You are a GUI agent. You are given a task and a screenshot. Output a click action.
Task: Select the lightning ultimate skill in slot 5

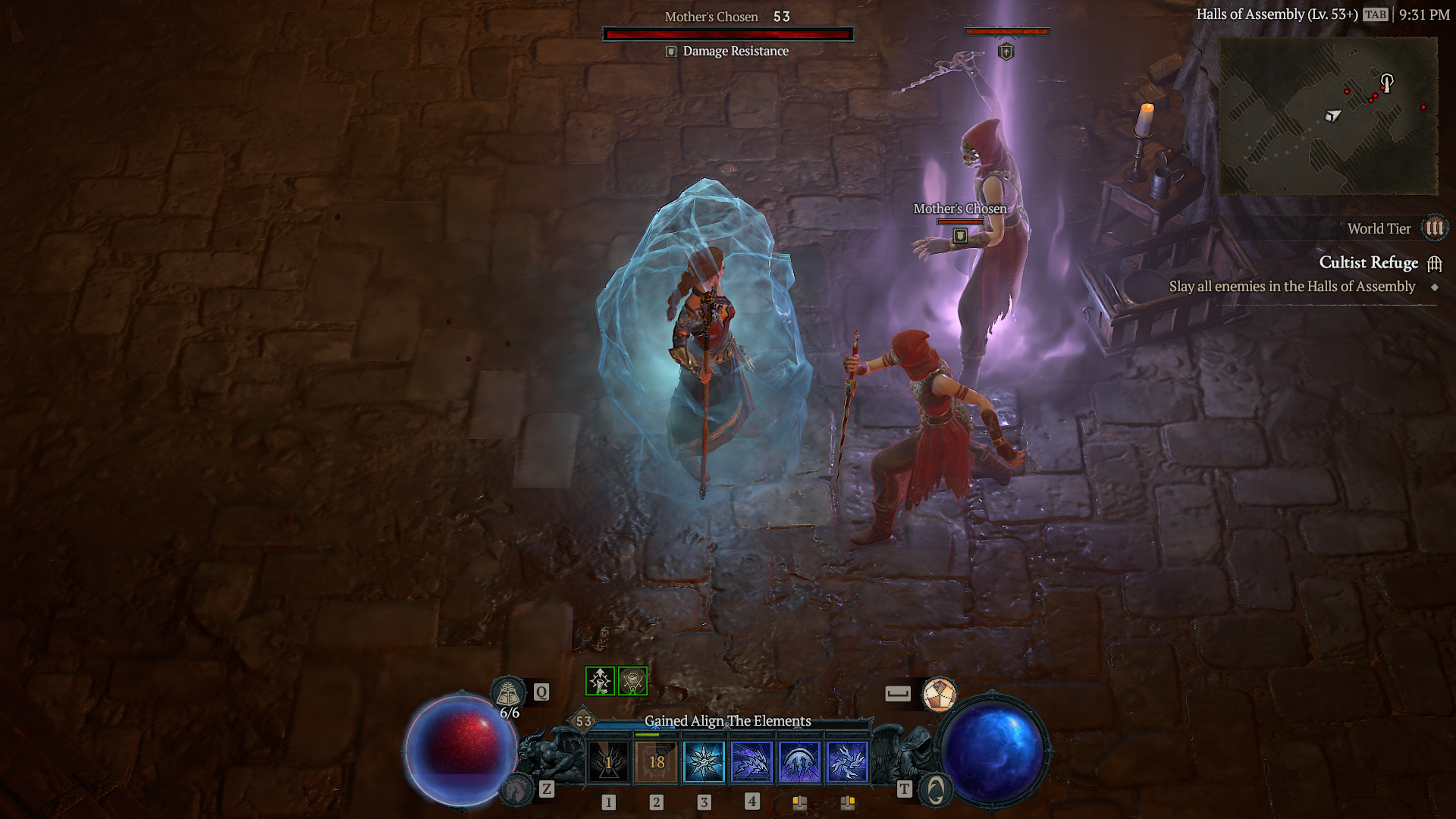801,763
